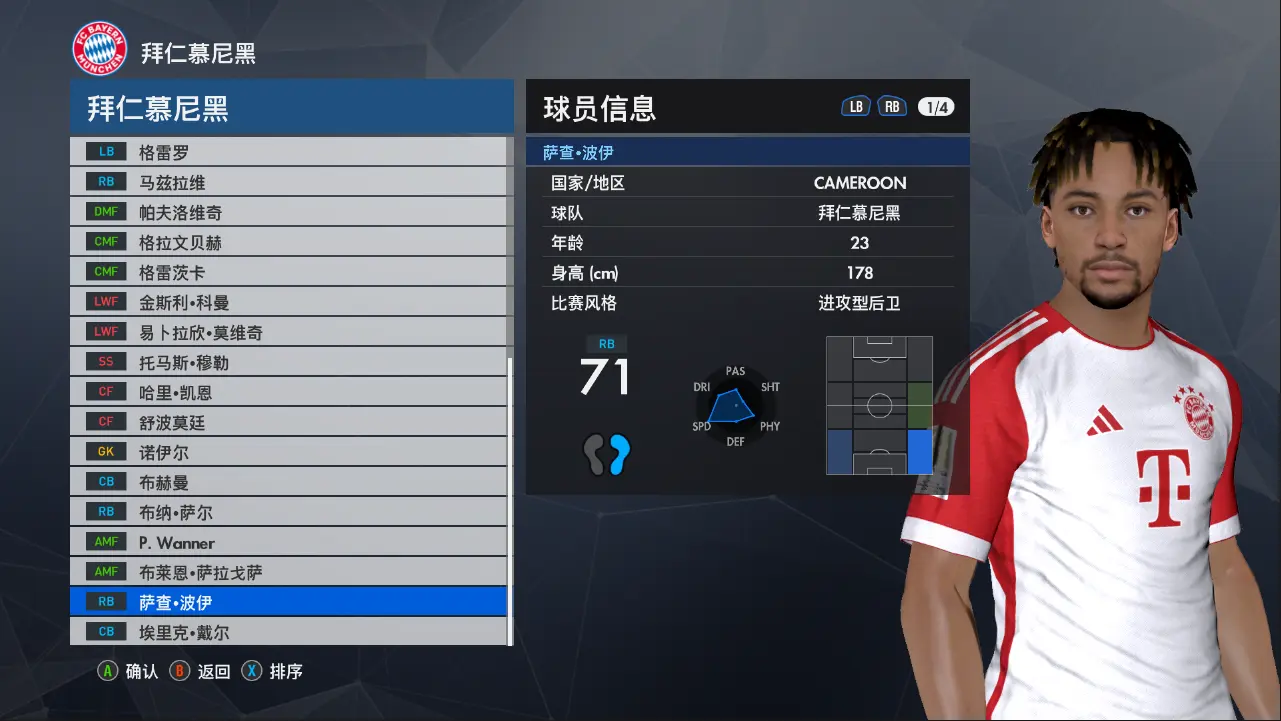Pick 格拉文贝赫 from the roster
Image resolution: width=1281 pixels, height=721 pixels.
pyautogui.click(x=288, y=242)
